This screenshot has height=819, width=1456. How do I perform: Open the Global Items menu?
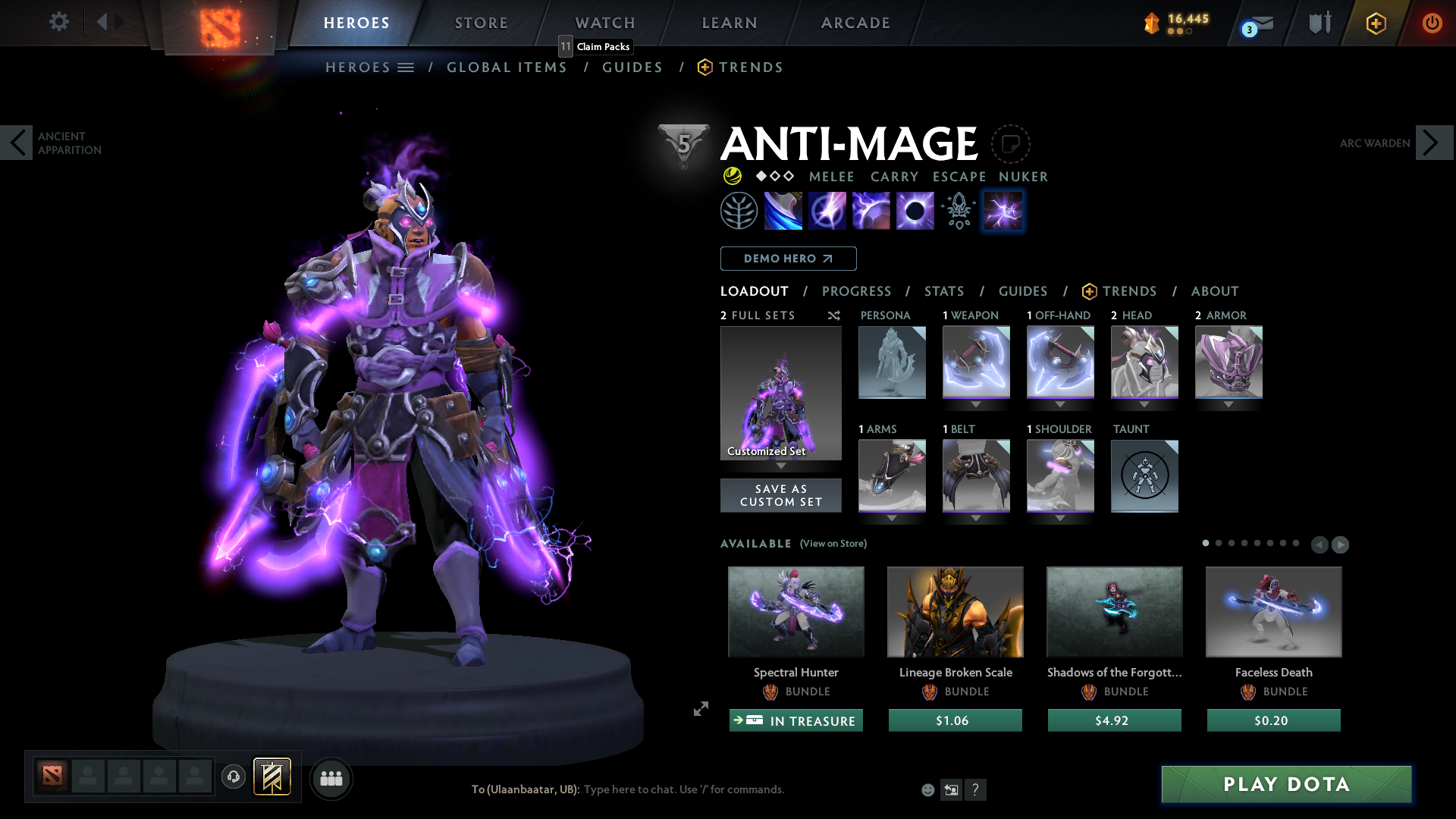pyautogui.click(x=507, y=67)
